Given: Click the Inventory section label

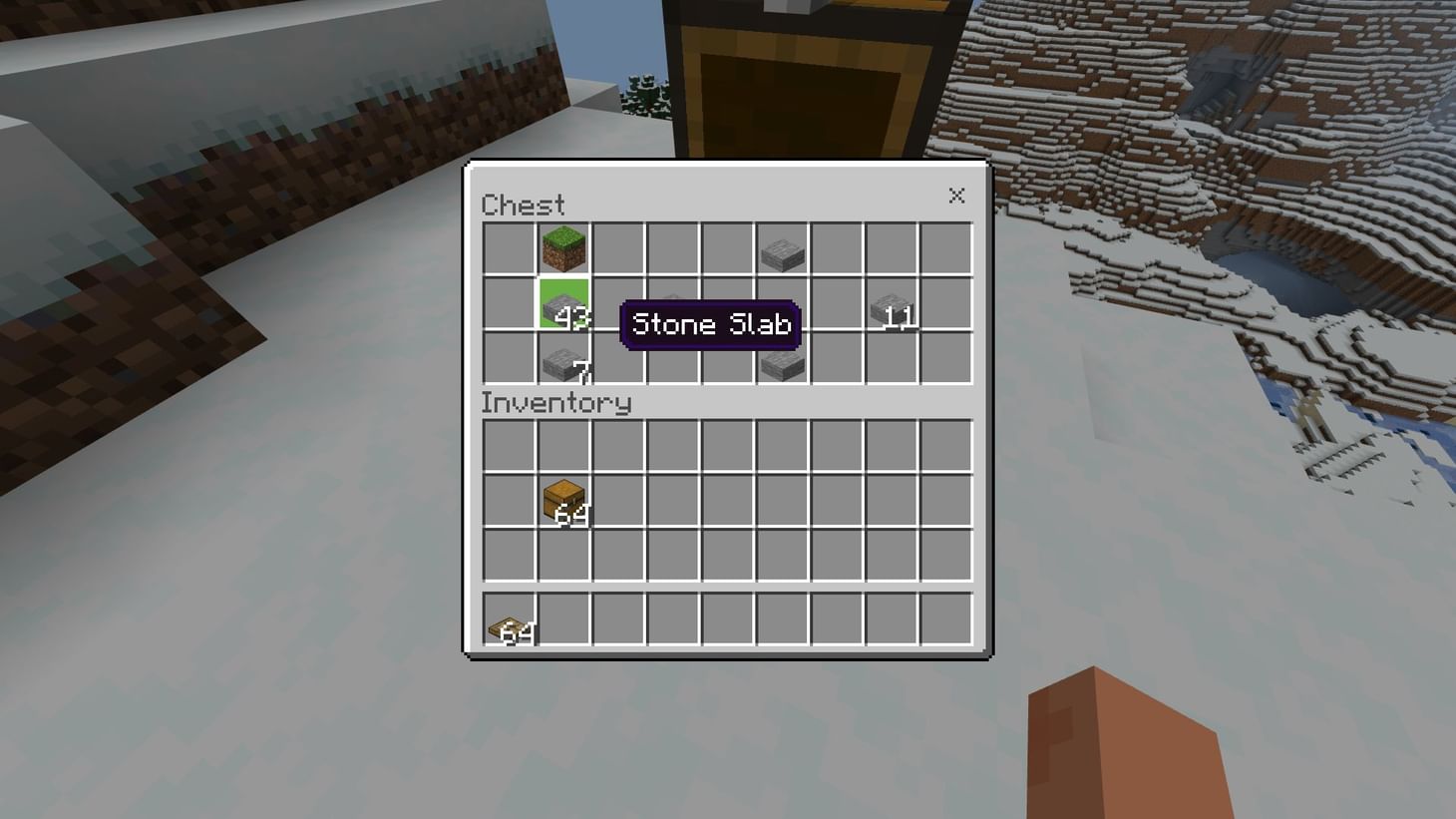Looking at the screenshot, I should [x=555, y=403].
